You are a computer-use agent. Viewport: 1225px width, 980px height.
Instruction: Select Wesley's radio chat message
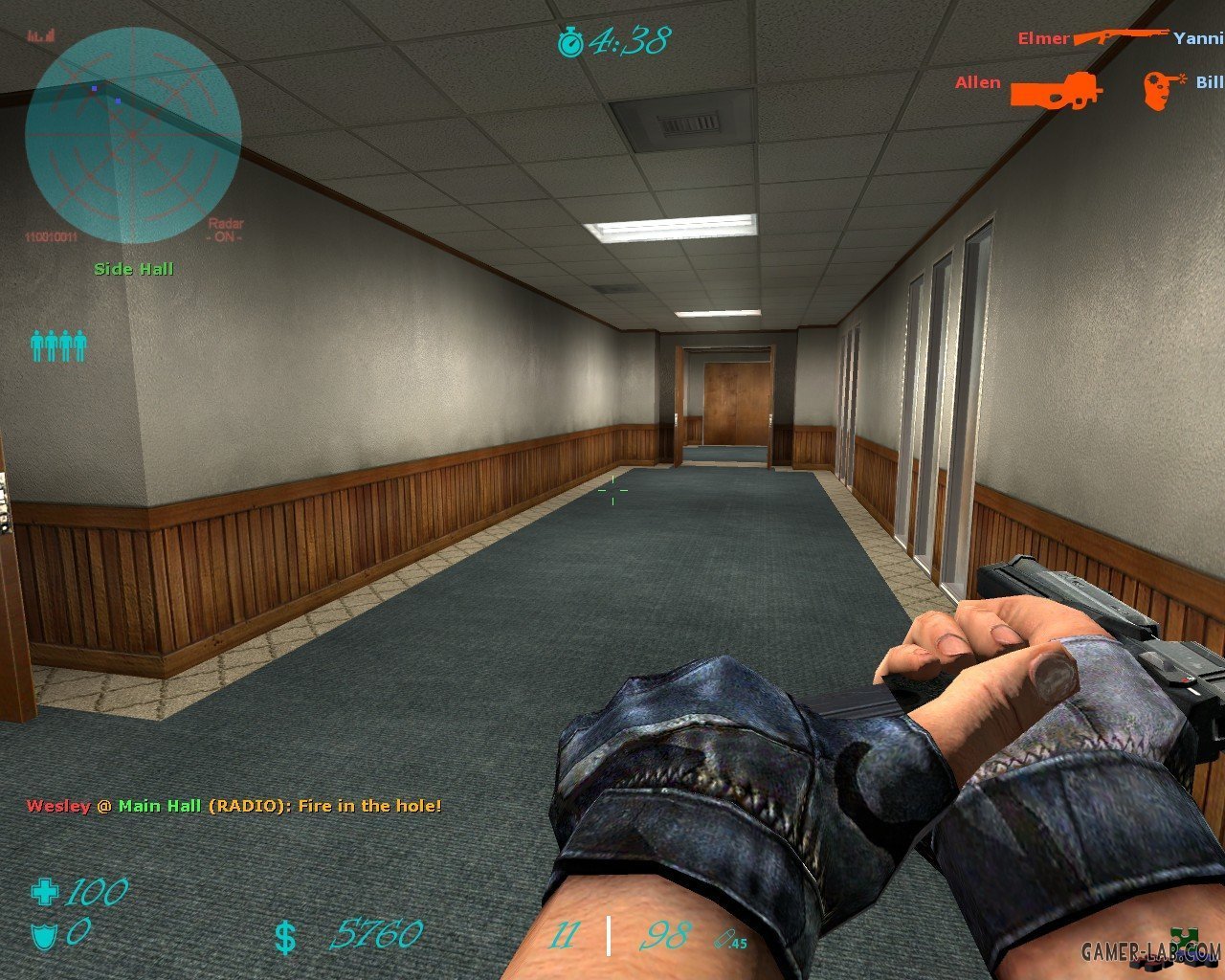(x=234, y=806)
